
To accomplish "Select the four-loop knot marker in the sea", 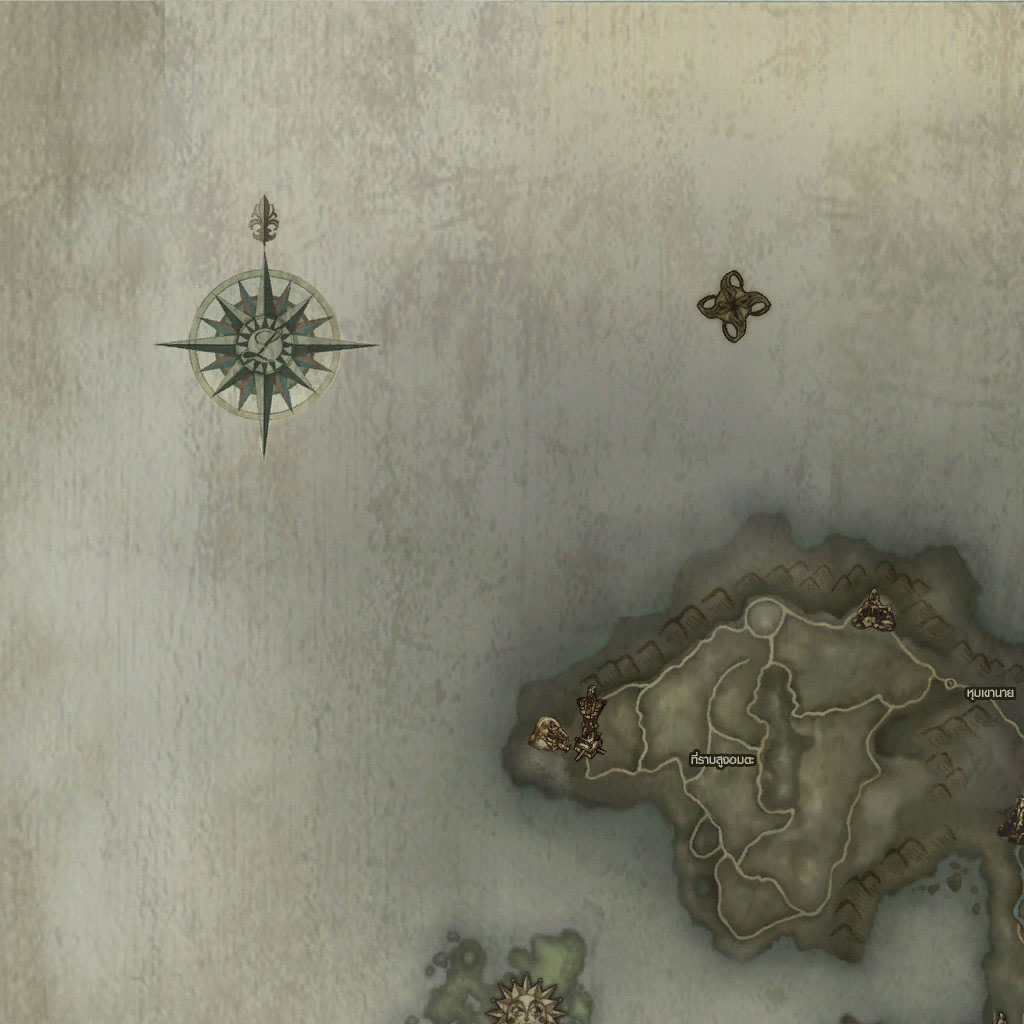I will 733,305.
